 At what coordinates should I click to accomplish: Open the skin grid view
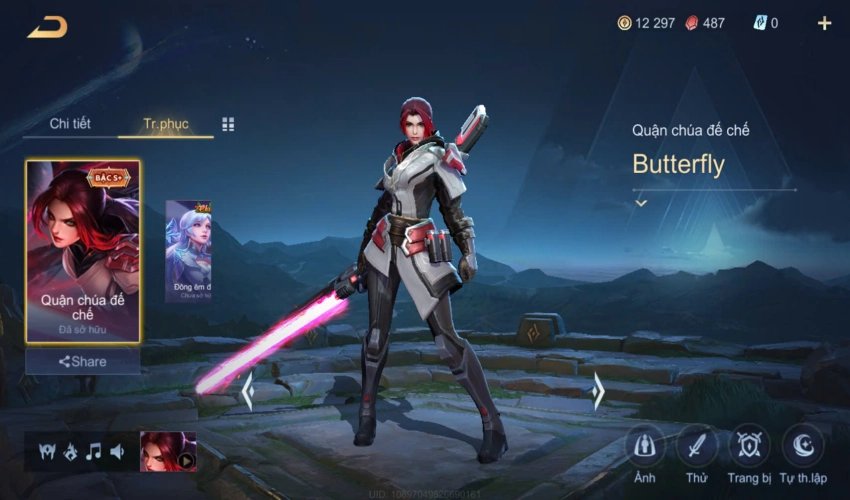tap(228, 124)
